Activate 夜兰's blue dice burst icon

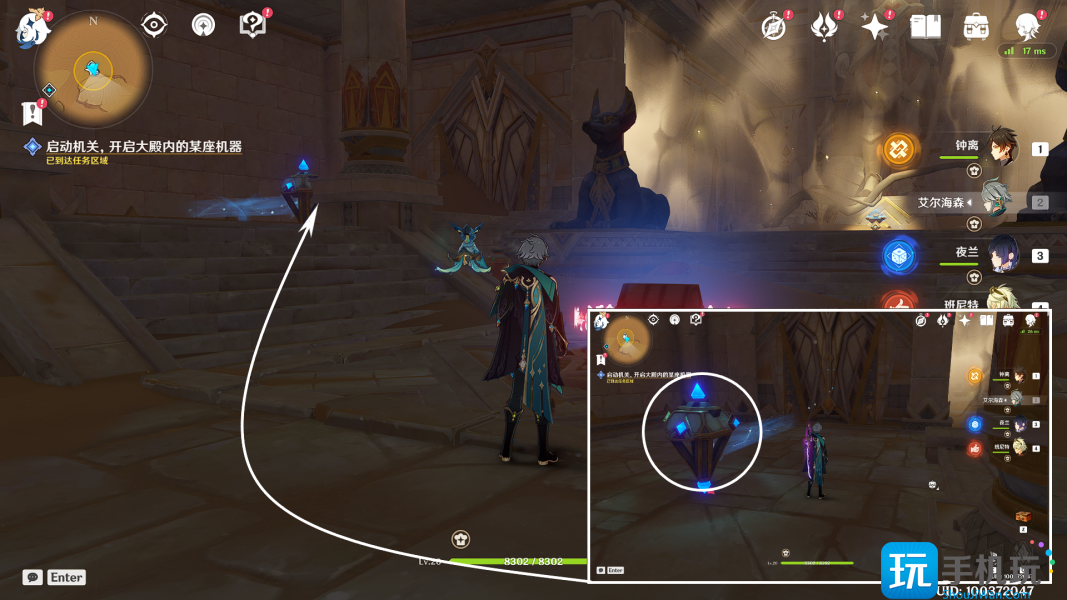(899, 256)
